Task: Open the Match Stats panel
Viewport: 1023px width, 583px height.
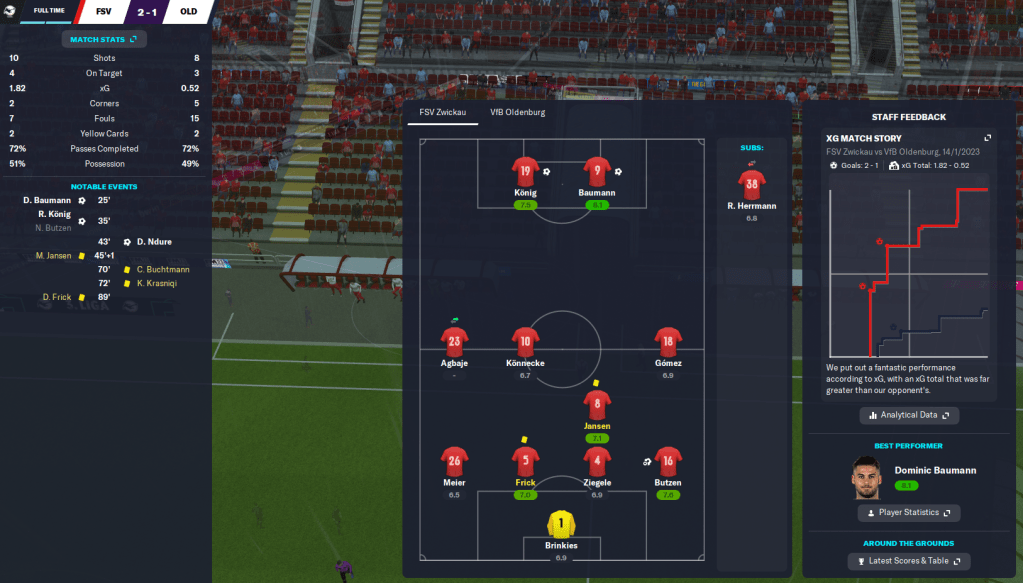Action: point(104,39)
